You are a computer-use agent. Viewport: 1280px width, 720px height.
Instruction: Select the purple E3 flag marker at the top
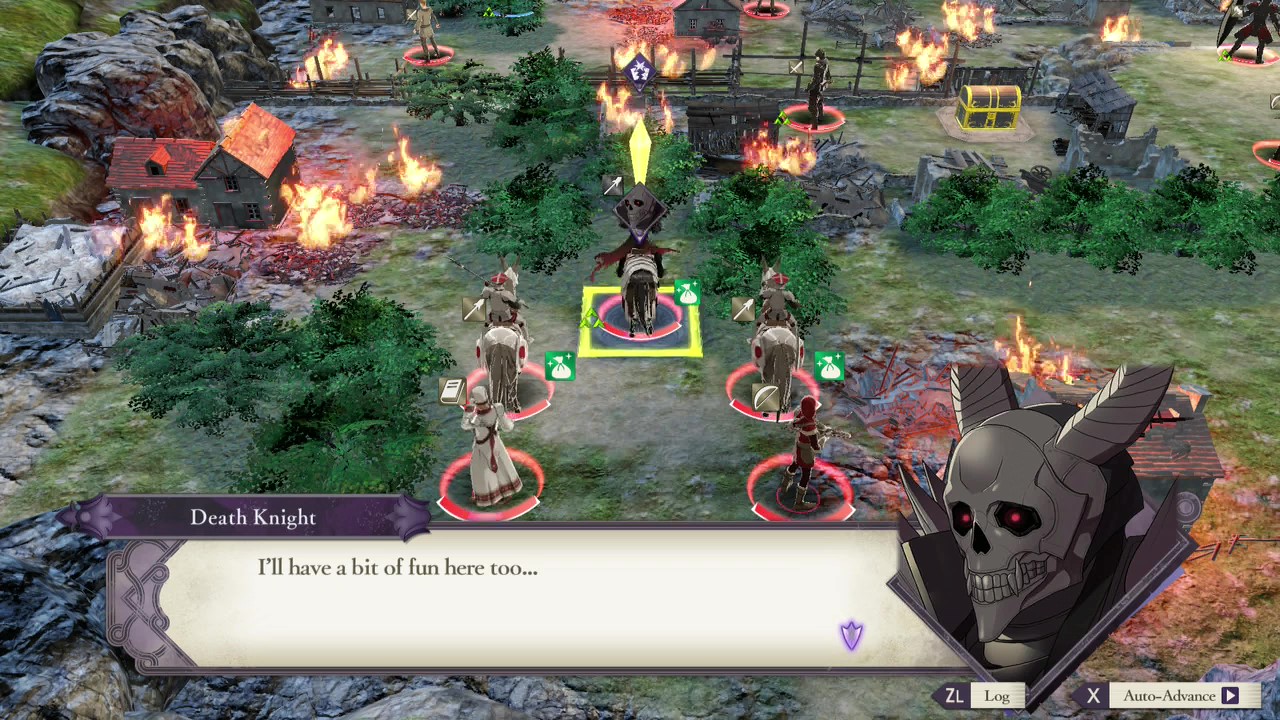638,72
